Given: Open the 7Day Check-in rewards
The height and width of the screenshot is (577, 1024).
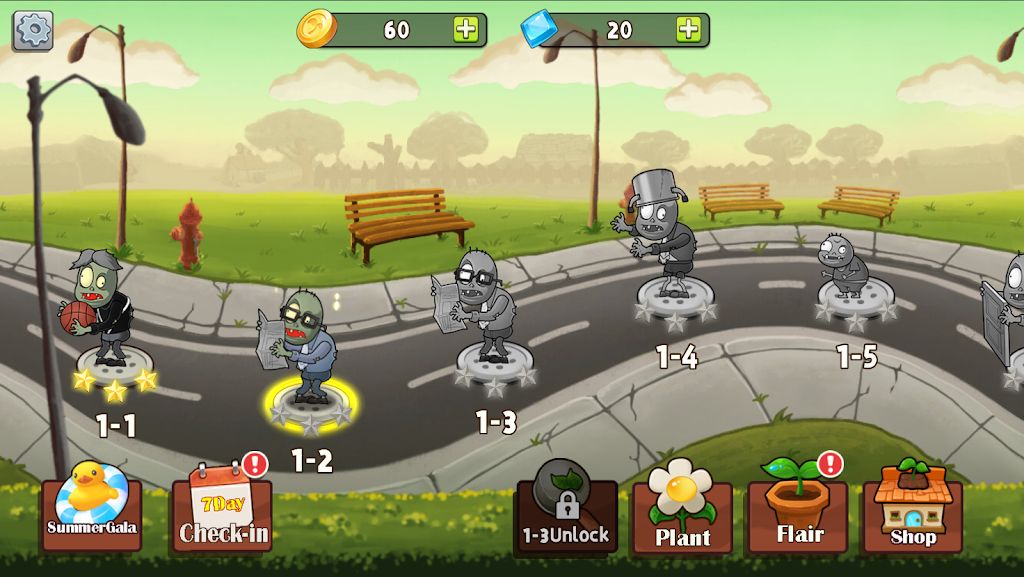Looking at the screenshot, I should (222, 510).
